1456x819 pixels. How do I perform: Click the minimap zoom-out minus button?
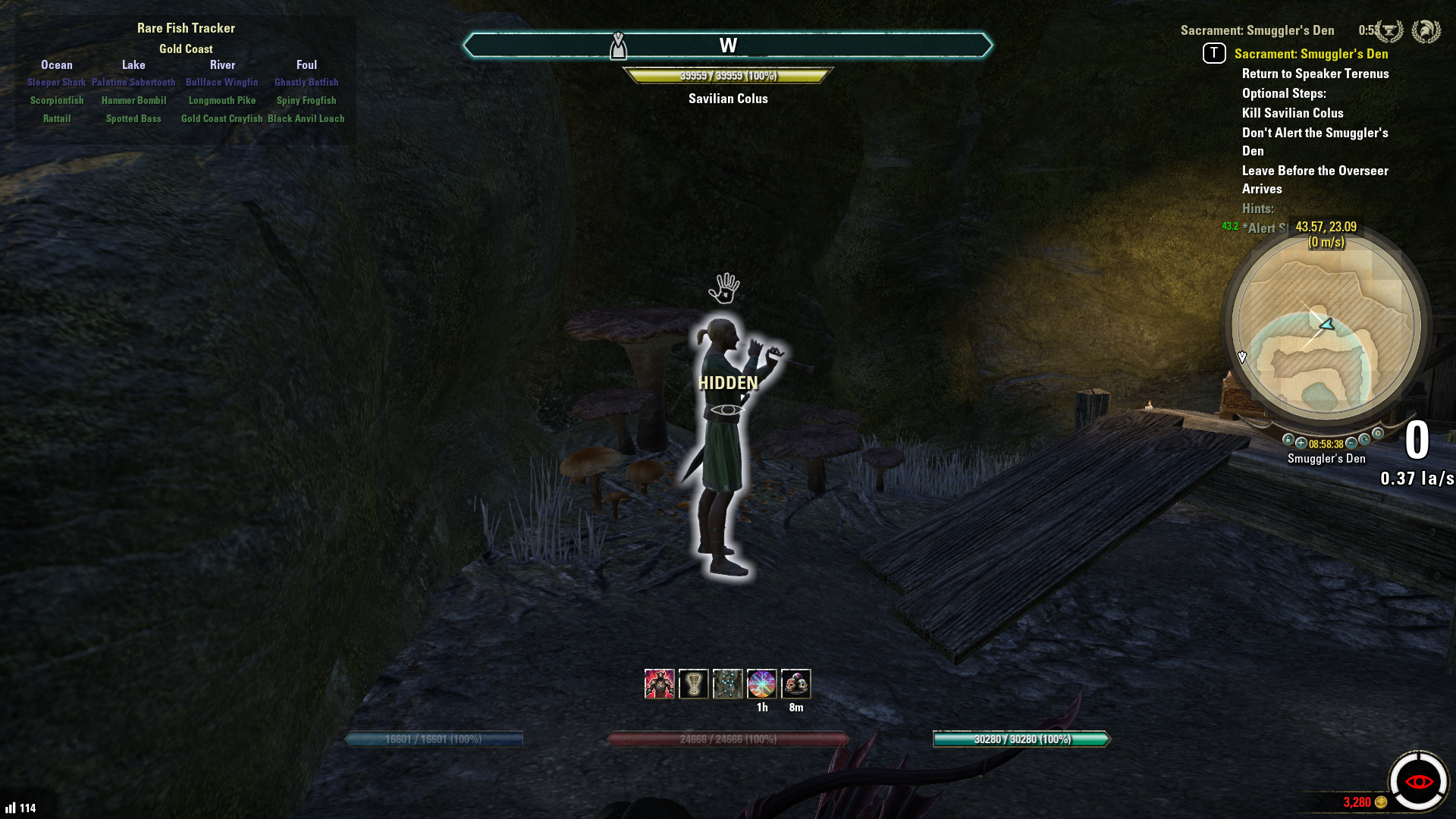(x=1351, y=443)
